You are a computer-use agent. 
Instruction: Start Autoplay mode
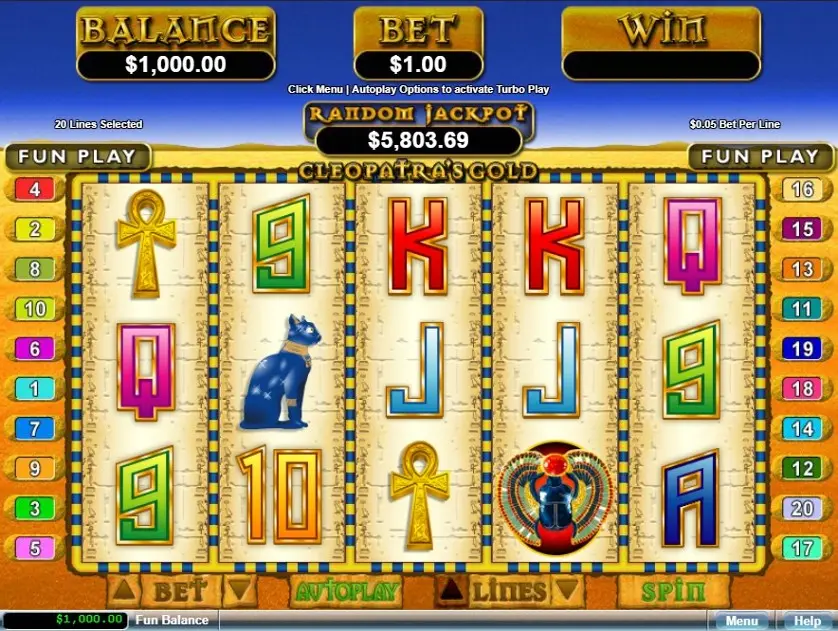click(345, 591)
